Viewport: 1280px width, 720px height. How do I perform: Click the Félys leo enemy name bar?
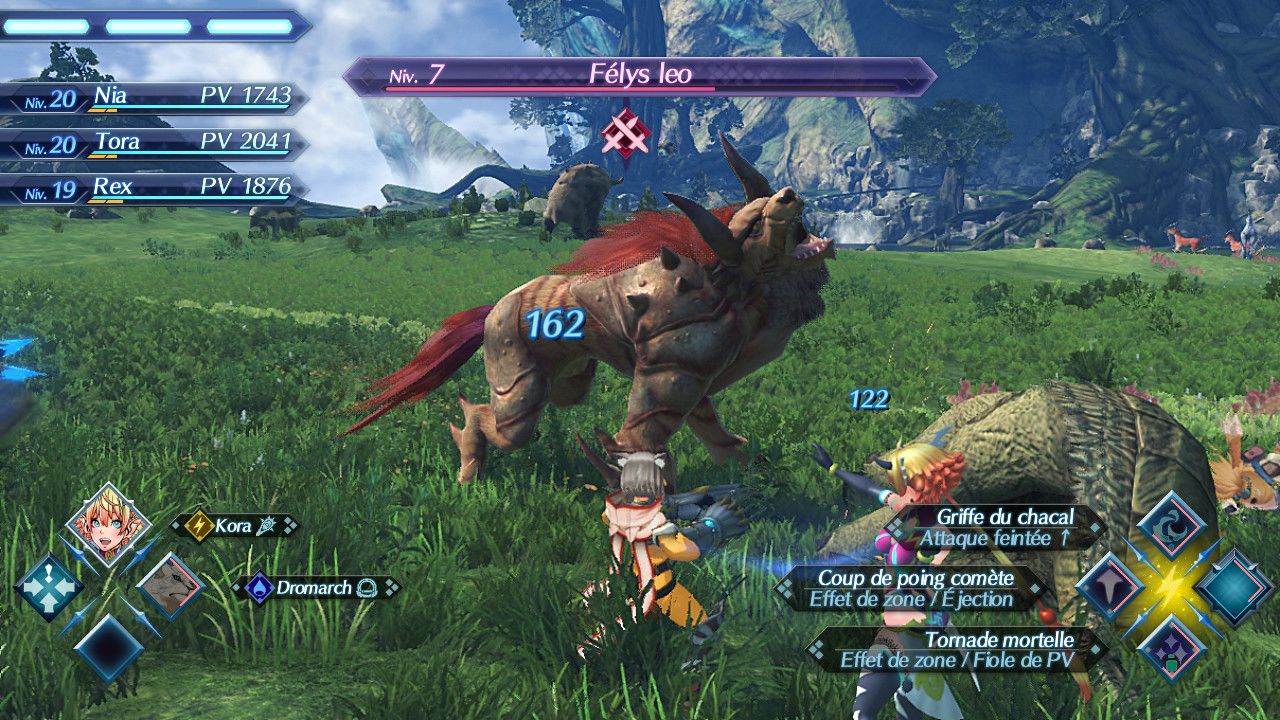(x=638, y=75)
